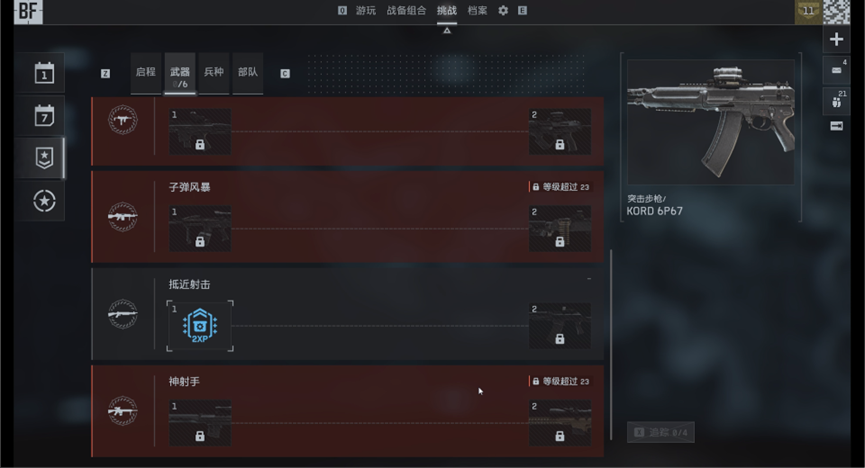Choose the 2XP reward in 抵近射击
The image size is (865, 468).
[200, 325]
